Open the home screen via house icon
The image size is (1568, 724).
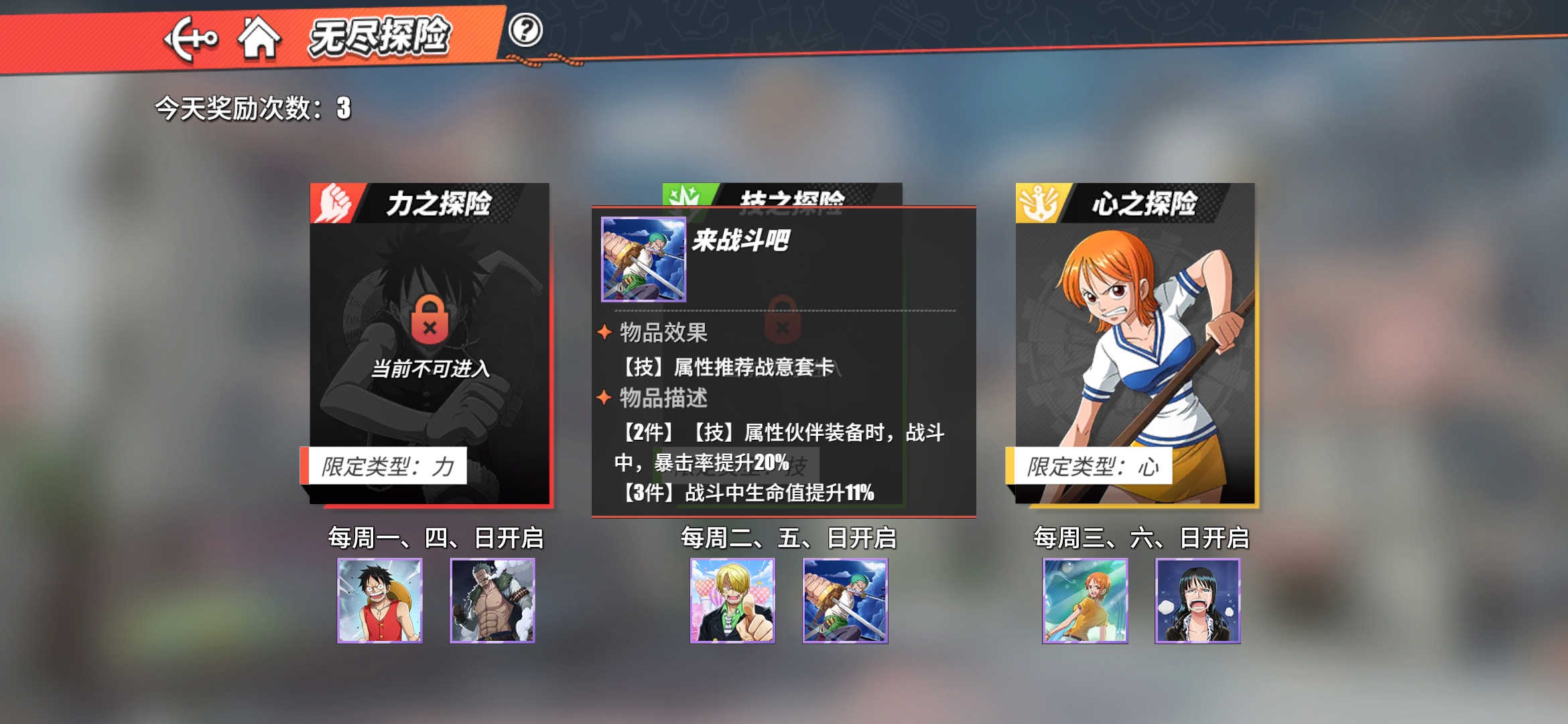click(x=261, y=38)
